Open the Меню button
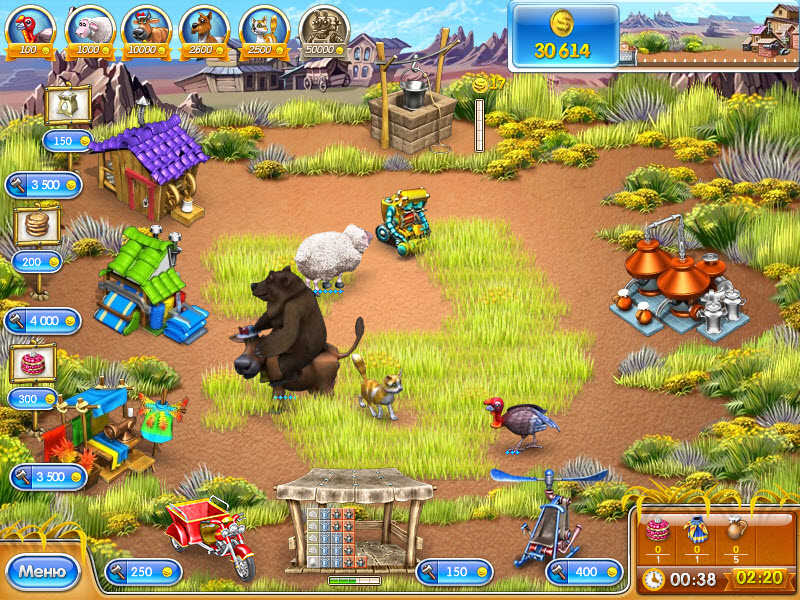 (x=42, y=572)
